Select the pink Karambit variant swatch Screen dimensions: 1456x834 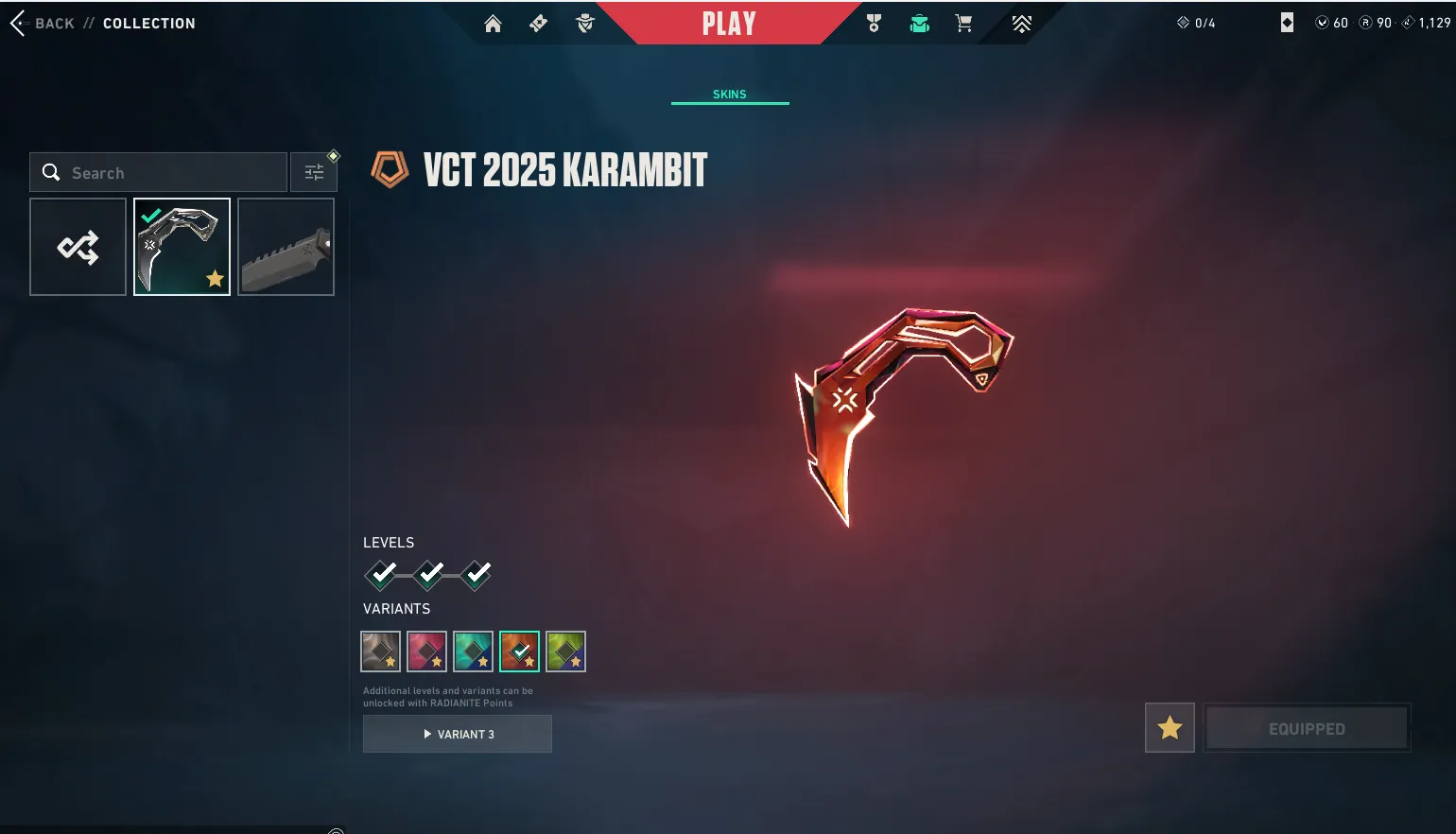[x=426, y=651]
